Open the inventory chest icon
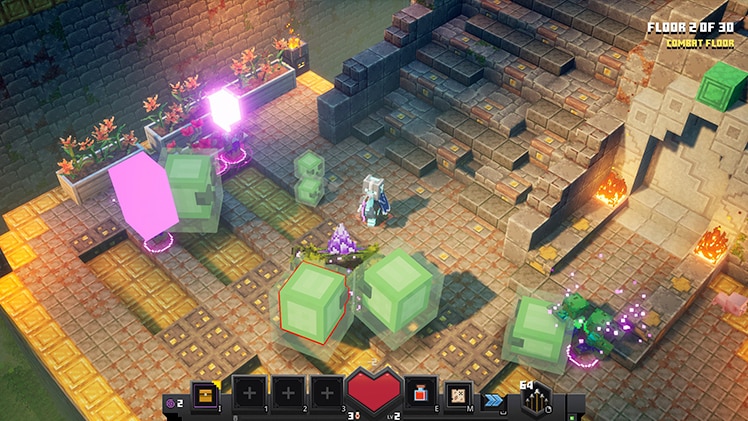The width and height of the screenshot is (748, 421). 207,394
